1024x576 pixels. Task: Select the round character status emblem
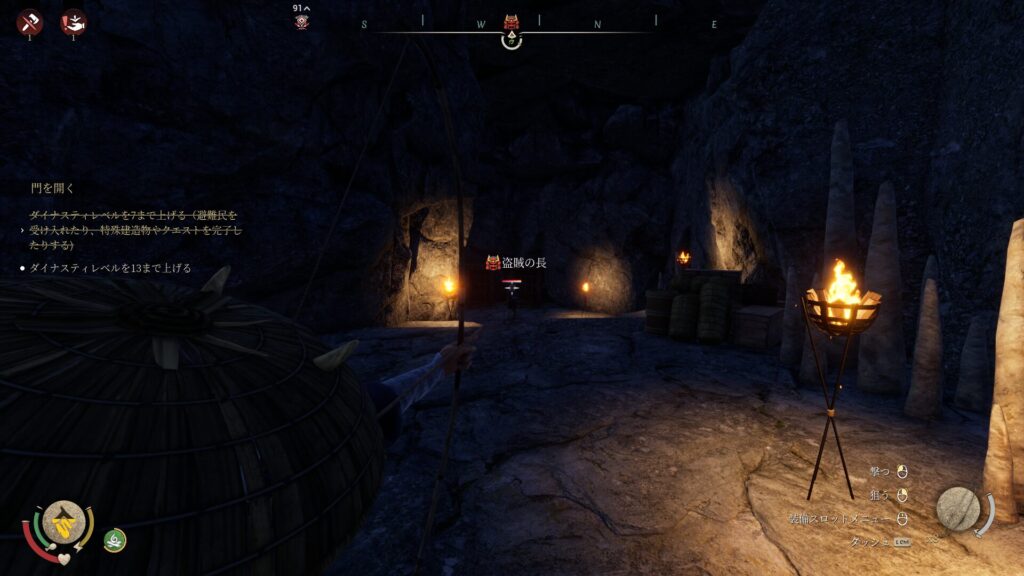click(x=62, y=522)
